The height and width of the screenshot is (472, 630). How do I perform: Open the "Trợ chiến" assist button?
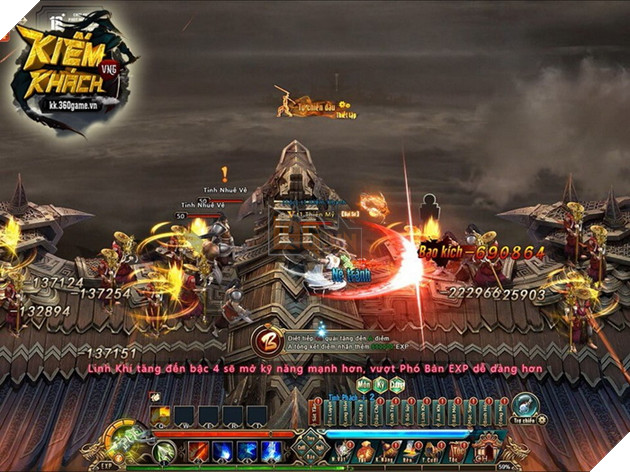click(x=526, y=406)
